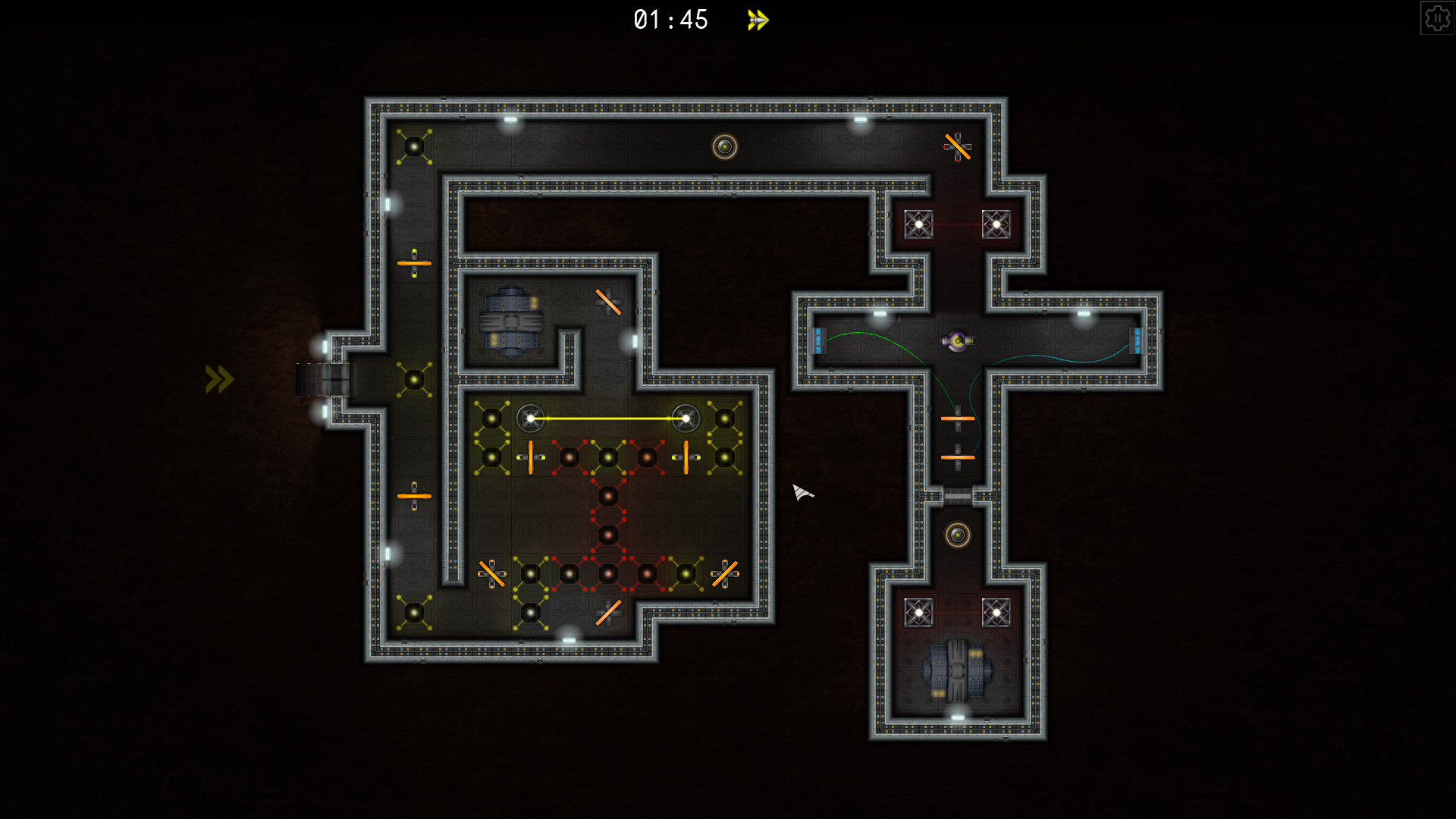This screenshot has width=1456, height=819.
Task: Click the yellow laser beam connecting the two emitters
Action: (607, 416)
